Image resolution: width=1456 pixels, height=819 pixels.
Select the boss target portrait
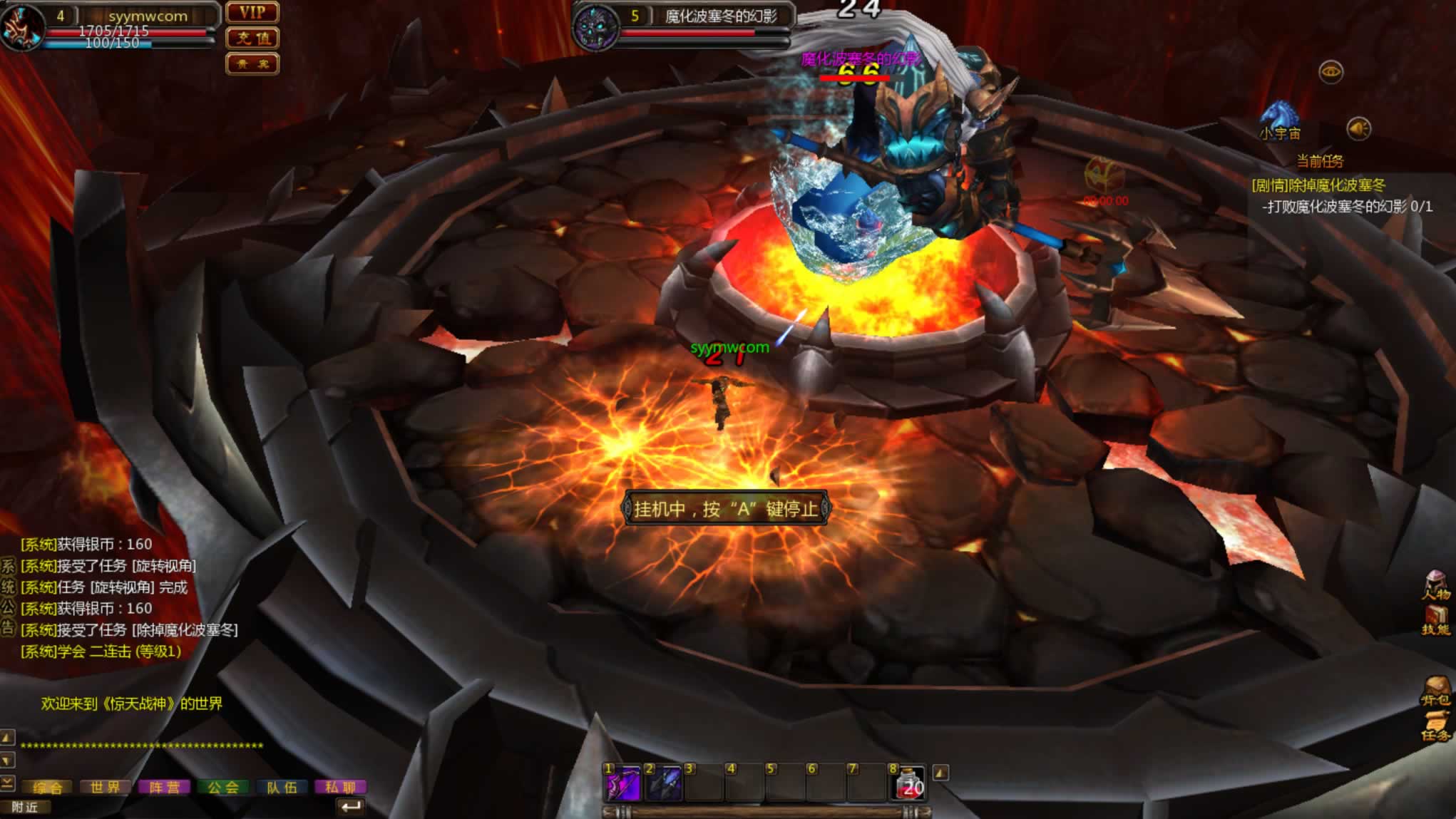click(595, 27)
